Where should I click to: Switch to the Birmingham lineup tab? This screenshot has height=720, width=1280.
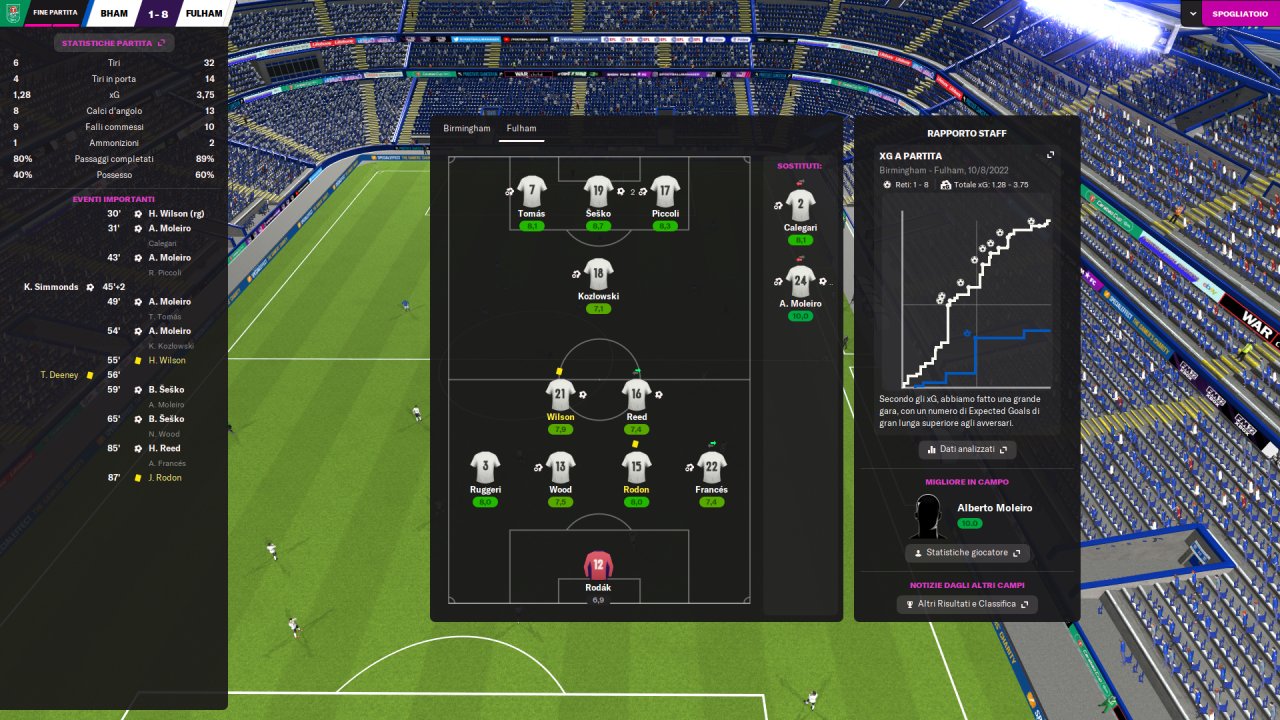click(467, 129)
